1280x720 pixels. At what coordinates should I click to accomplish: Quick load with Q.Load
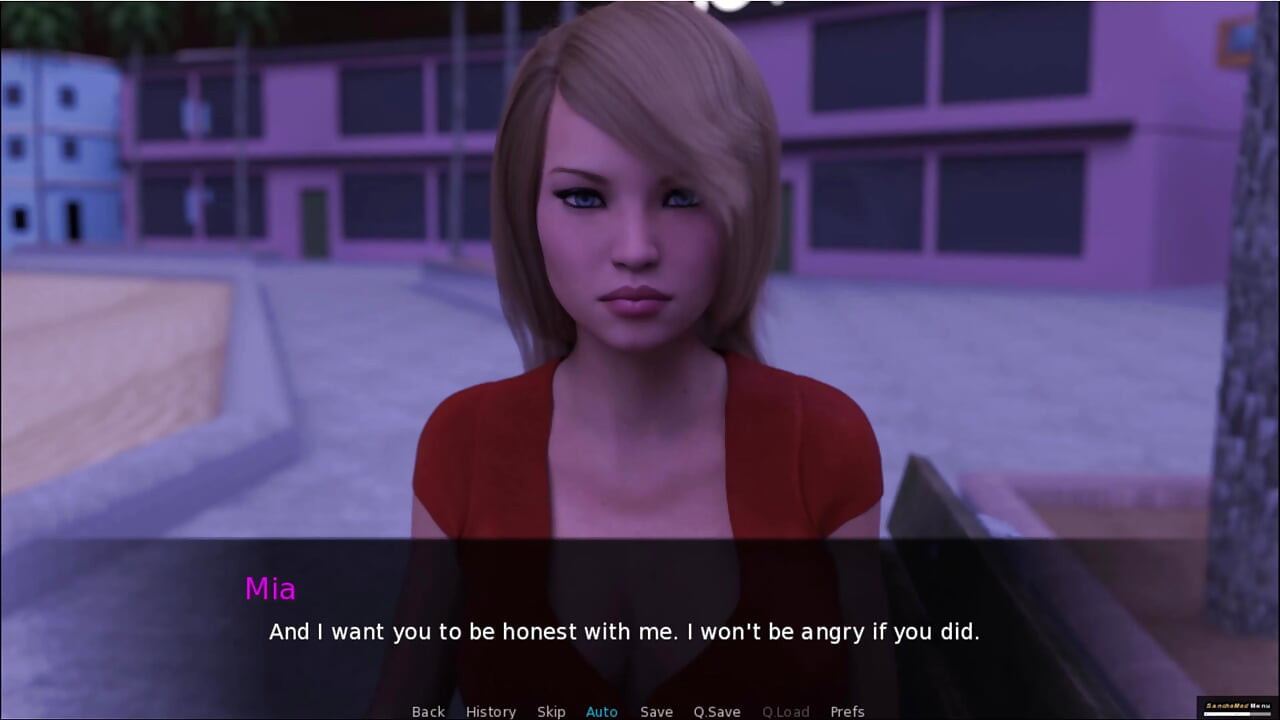[784, 711]
